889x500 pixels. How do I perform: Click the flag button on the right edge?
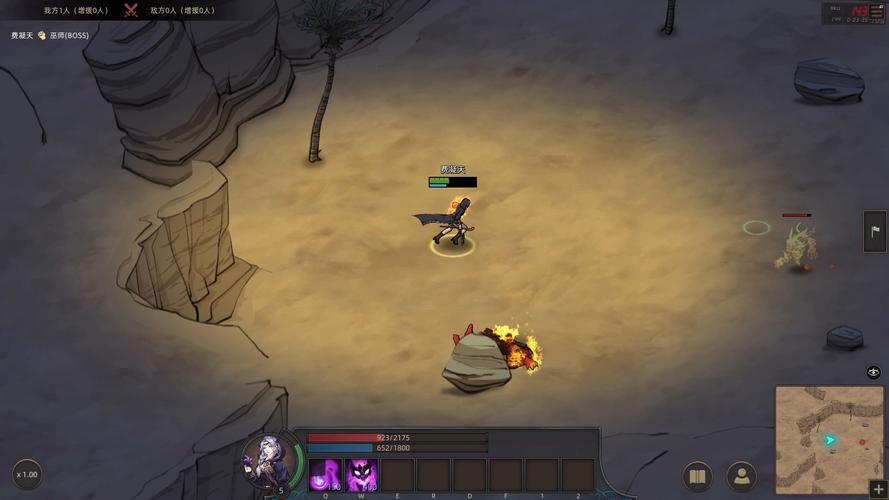pos(876,232)
